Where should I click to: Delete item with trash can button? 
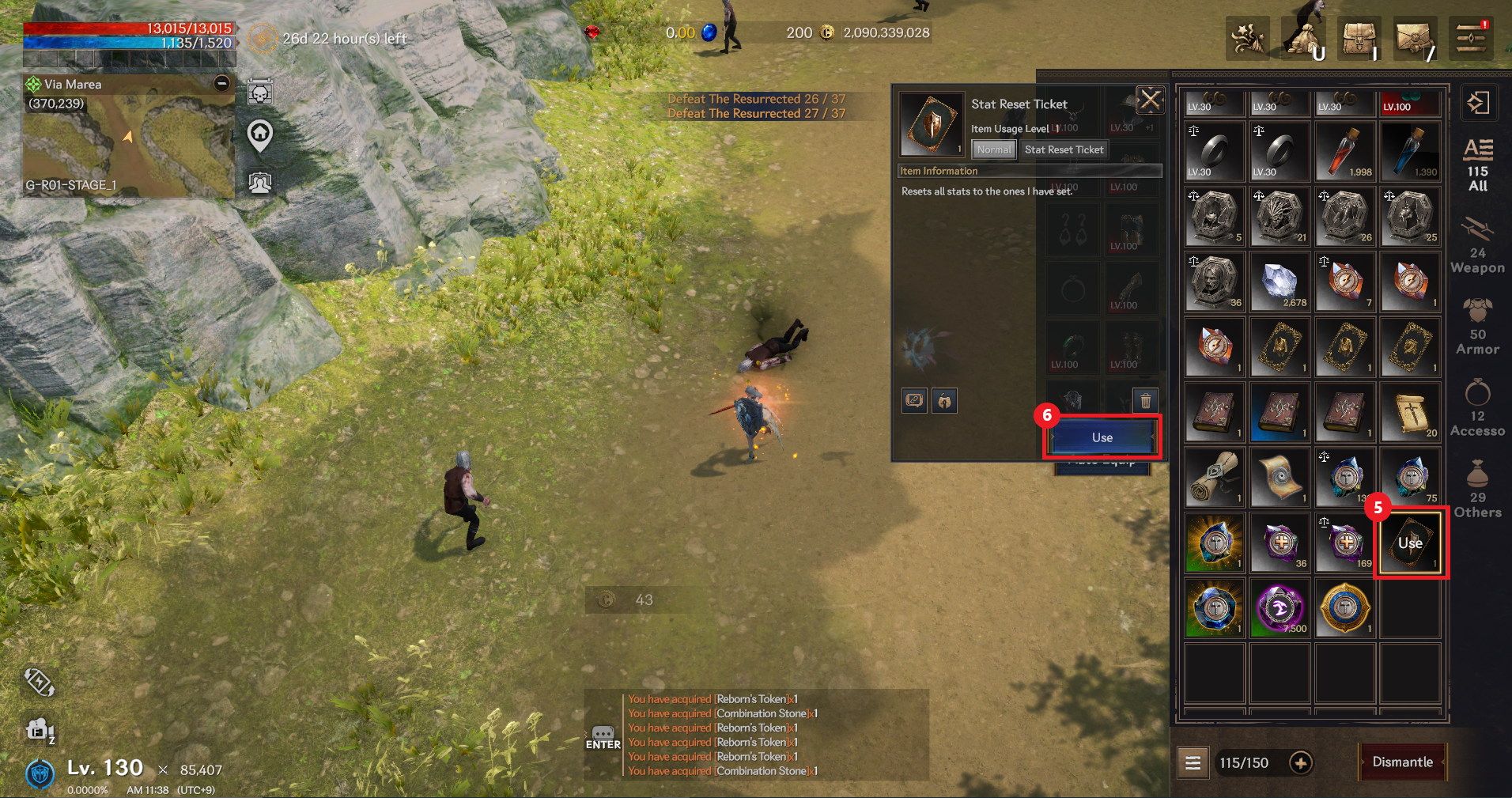[1145, 401]
